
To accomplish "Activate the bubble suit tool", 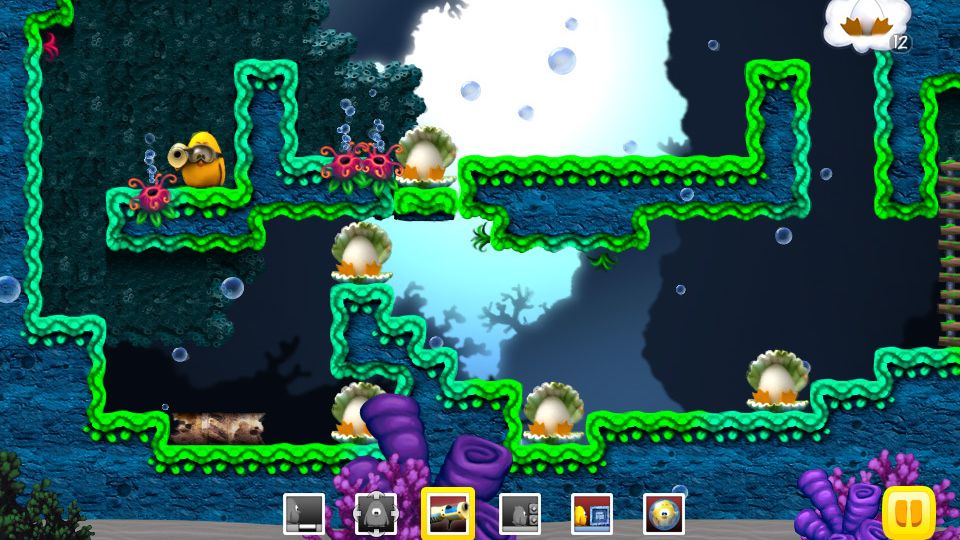I will pyautogui.click(x=664, y=514).
